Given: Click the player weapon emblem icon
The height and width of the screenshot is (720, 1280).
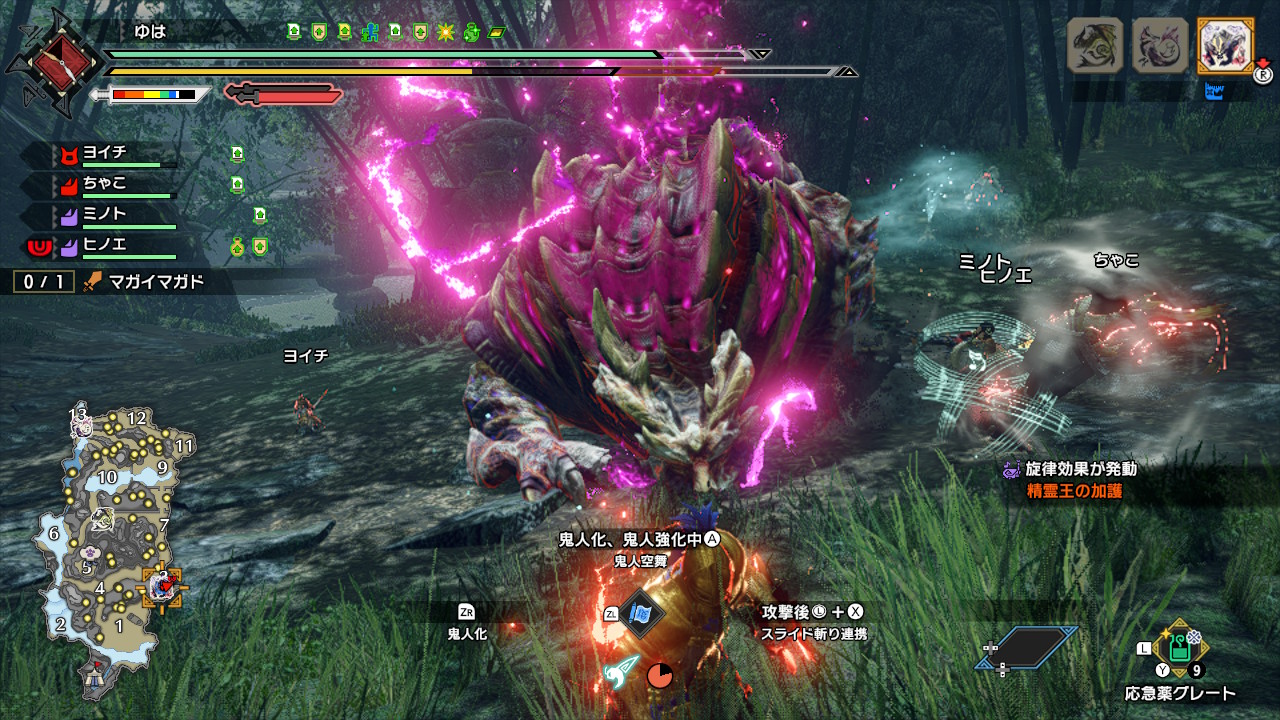Looking at the screenshot, I should click(x=51, y=62).
